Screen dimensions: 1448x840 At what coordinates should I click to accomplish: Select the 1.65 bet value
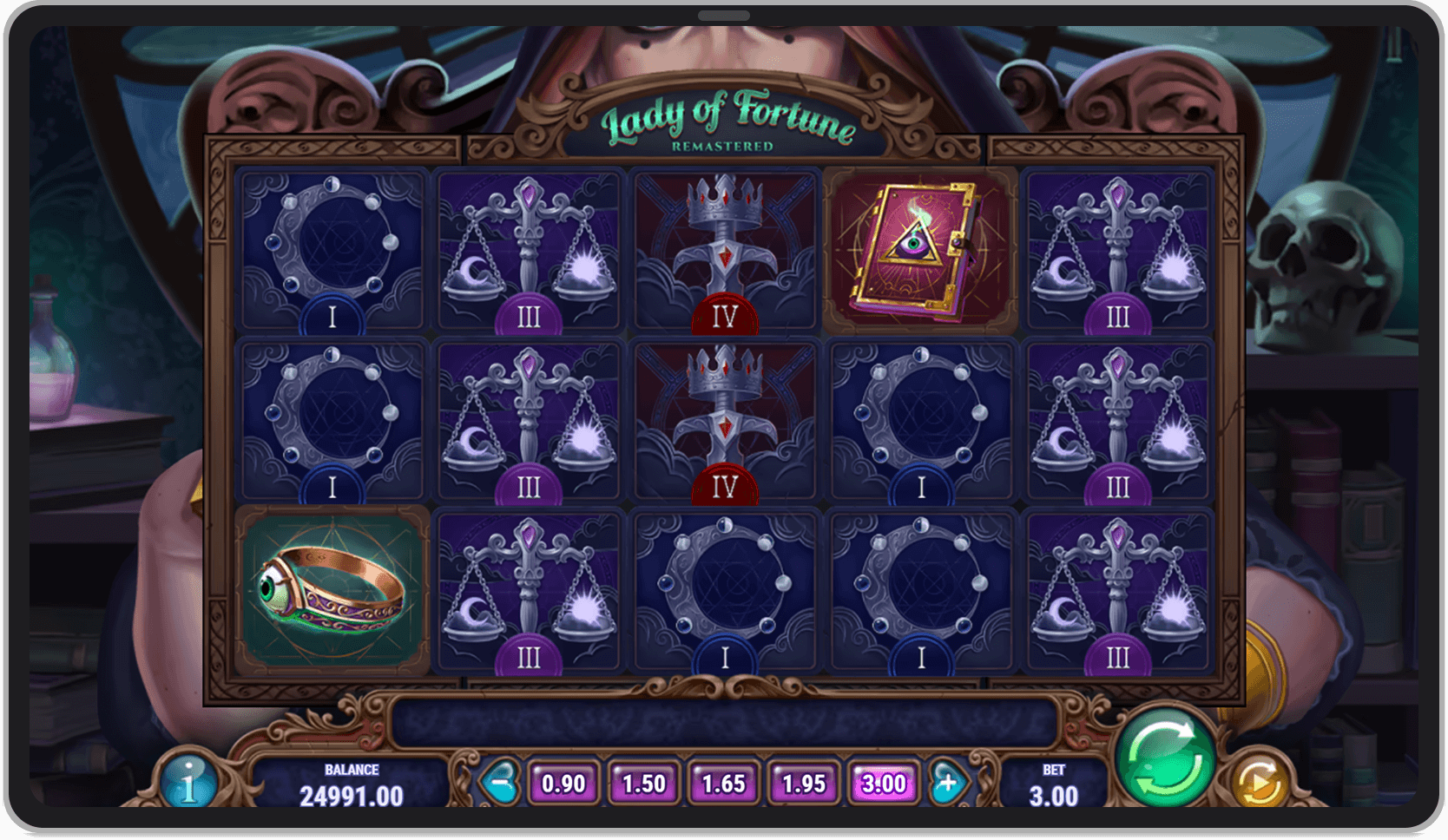click(724, 782)
